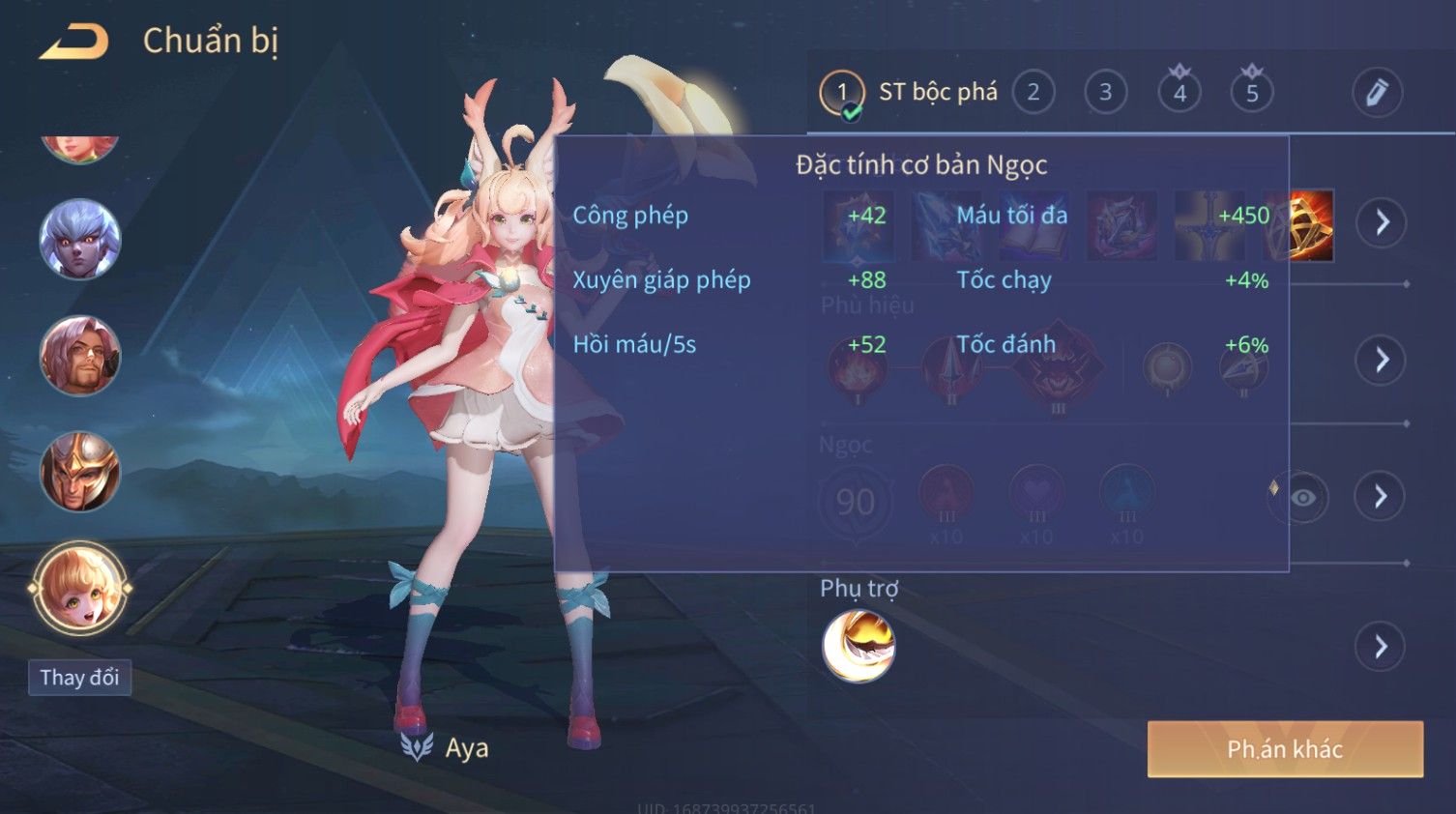Click the Phản khắc button
Screen dimensions: 1456x814
click(x=1285, y=749)
